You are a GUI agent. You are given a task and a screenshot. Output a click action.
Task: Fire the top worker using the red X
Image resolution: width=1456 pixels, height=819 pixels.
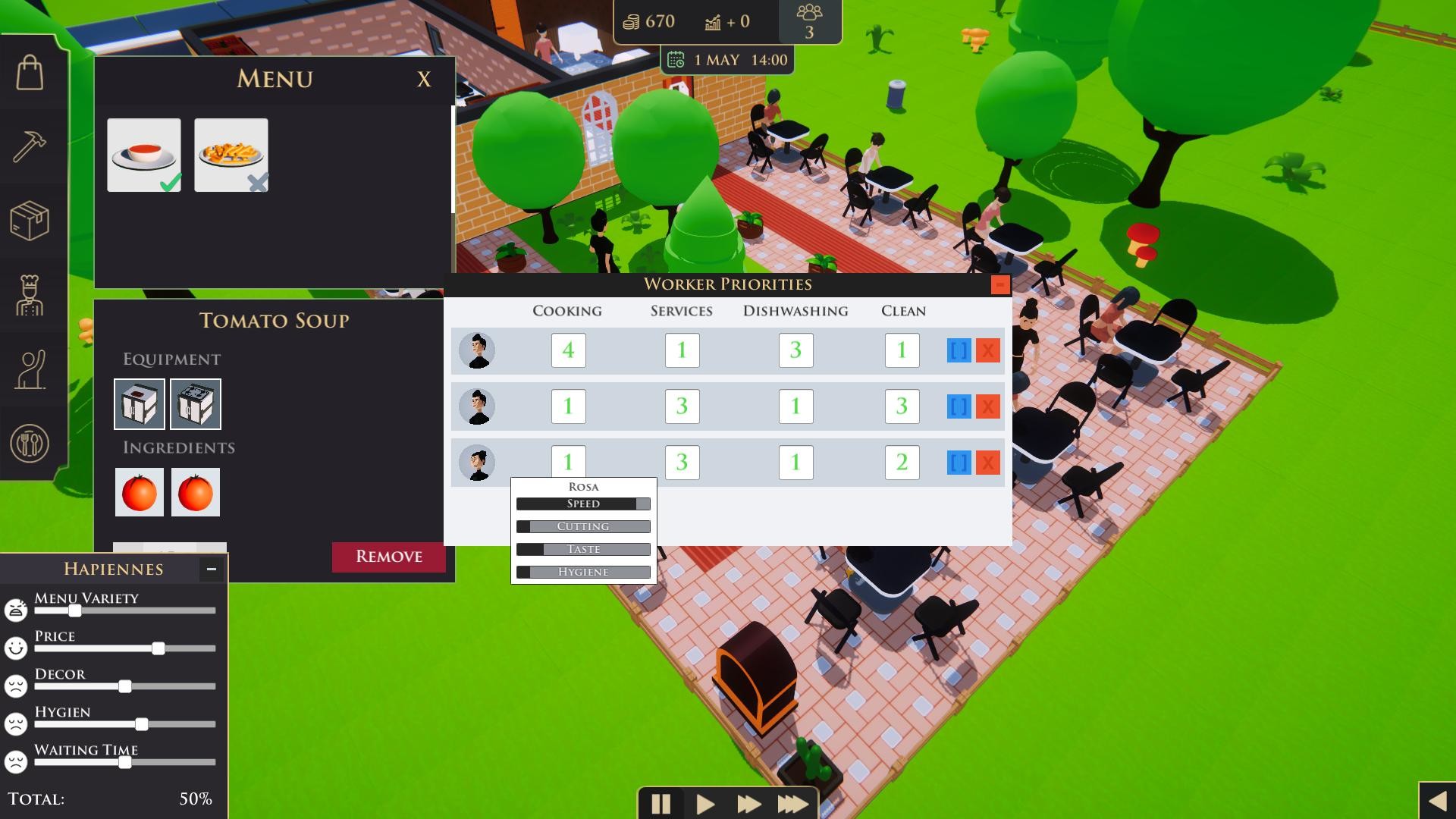pos(988,350)
